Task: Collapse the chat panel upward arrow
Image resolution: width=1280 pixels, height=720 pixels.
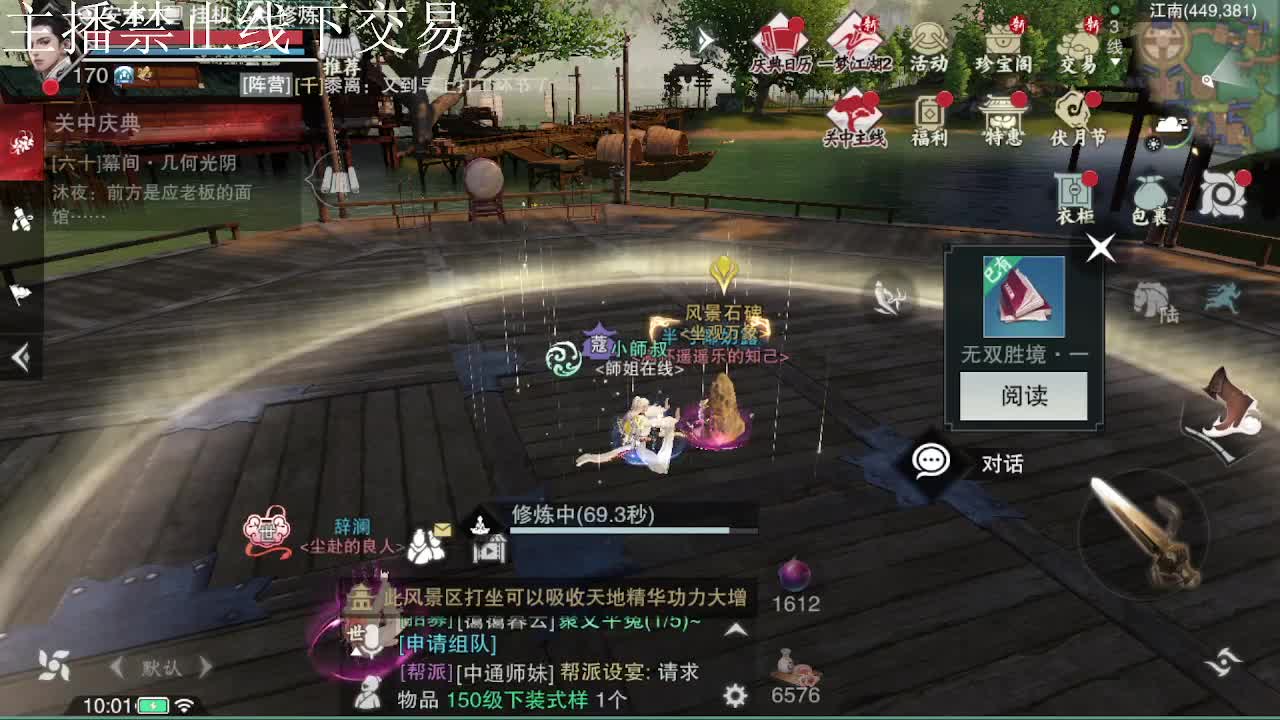Action: 735,628
